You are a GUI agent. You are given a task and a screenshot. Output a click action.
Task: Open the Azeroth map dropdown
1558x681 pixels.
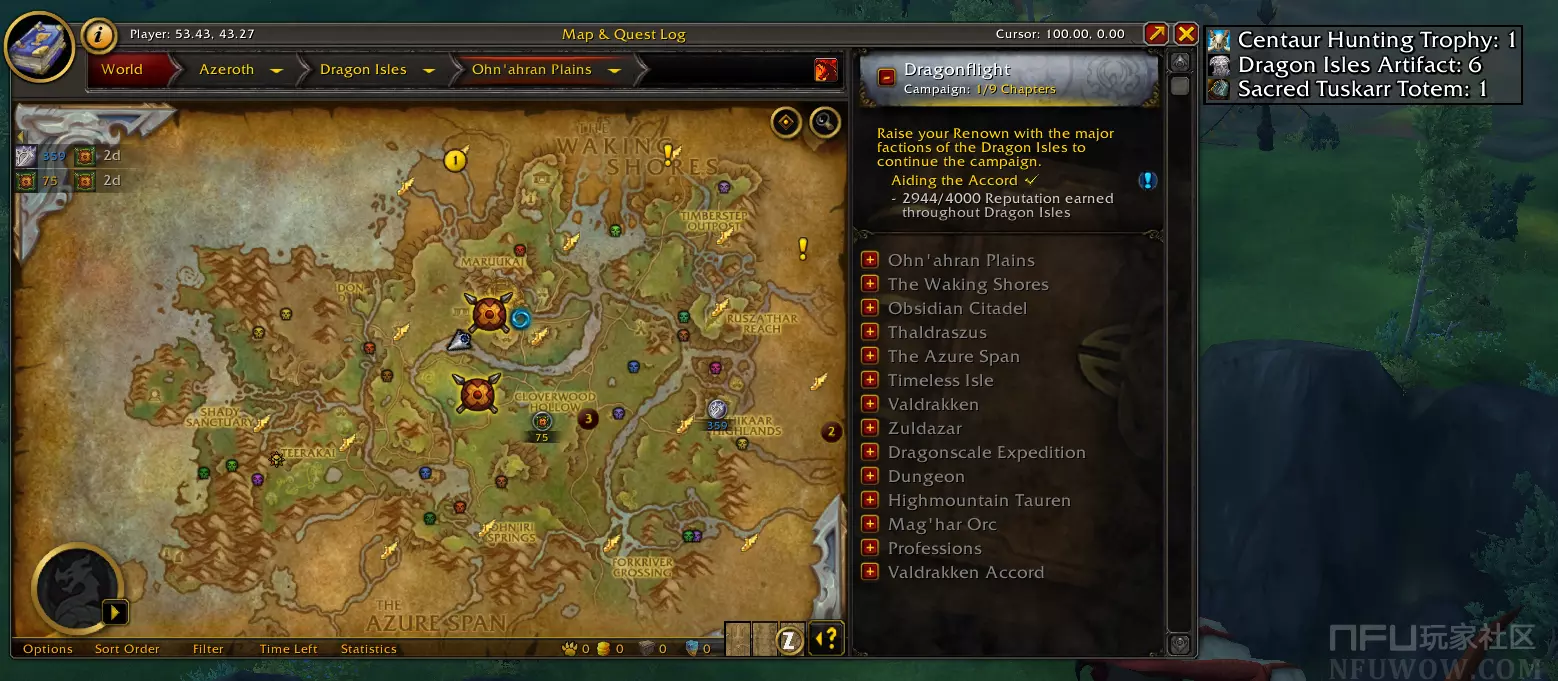(x=276, y=70)
